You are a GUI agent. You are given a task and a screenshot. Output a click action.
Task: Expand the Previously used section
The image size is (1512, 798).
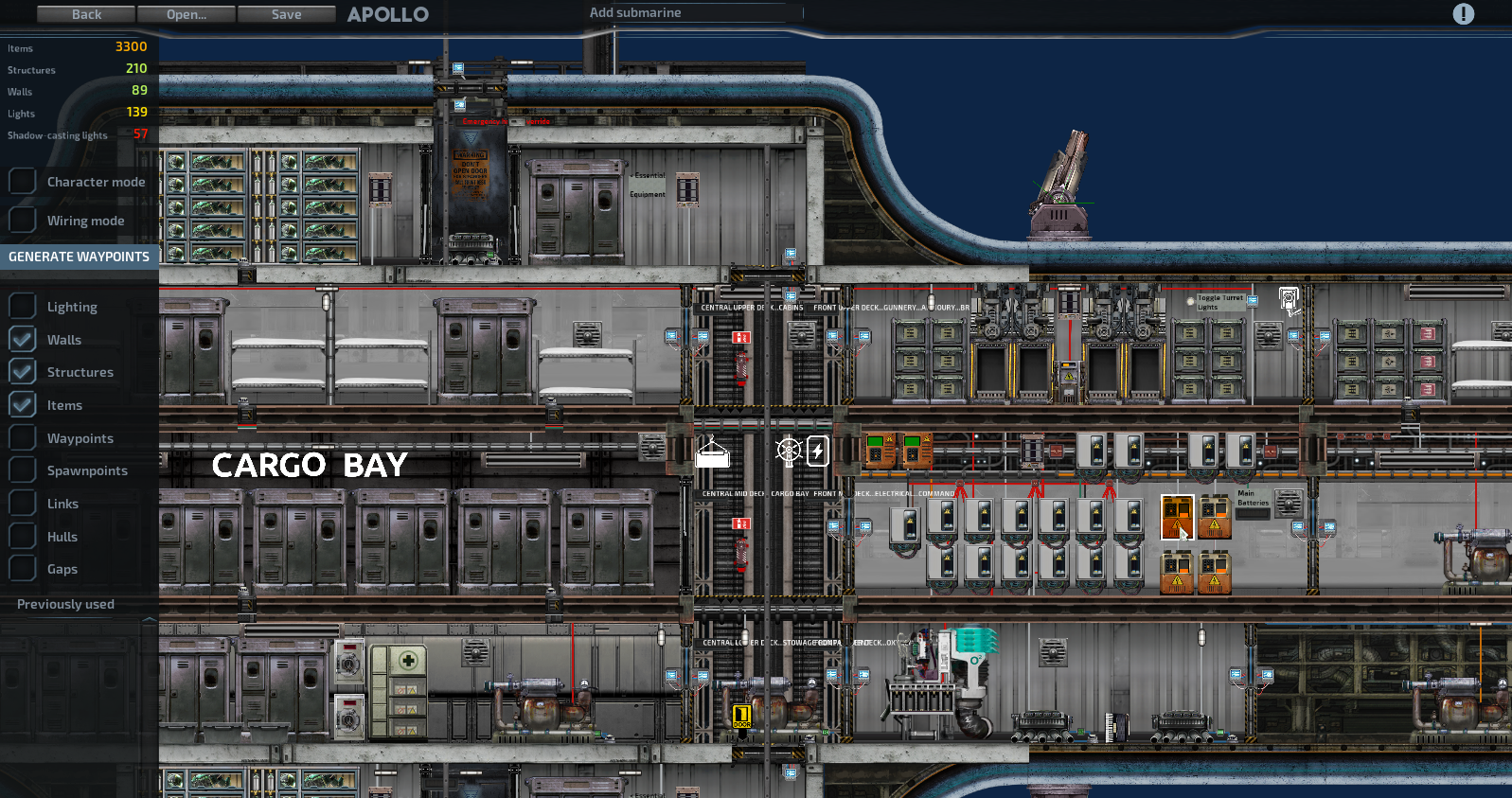(64, 604)
